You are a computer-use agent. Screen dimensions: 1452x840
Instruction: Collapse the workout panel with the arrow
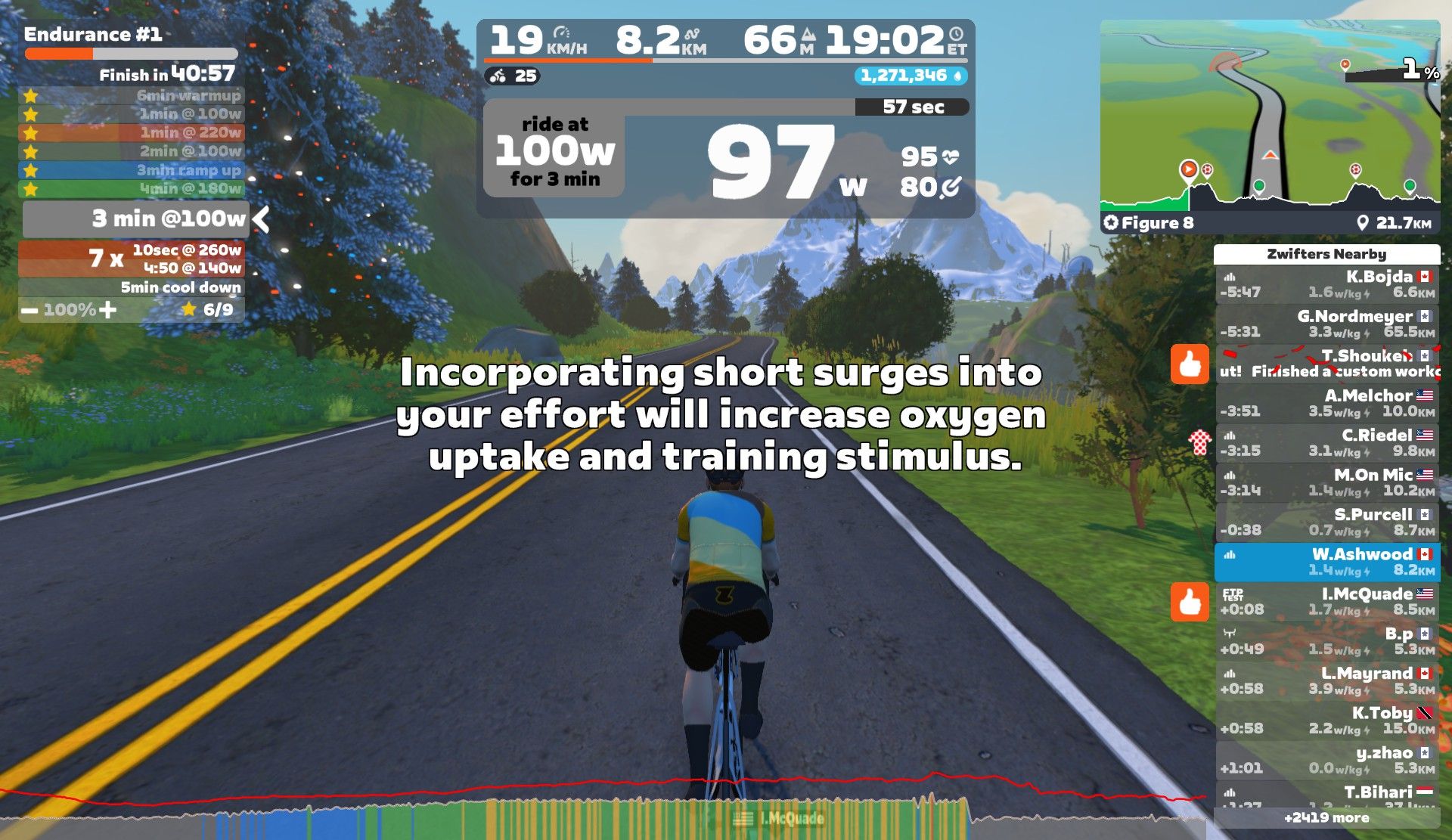click(x=262, y=219)
